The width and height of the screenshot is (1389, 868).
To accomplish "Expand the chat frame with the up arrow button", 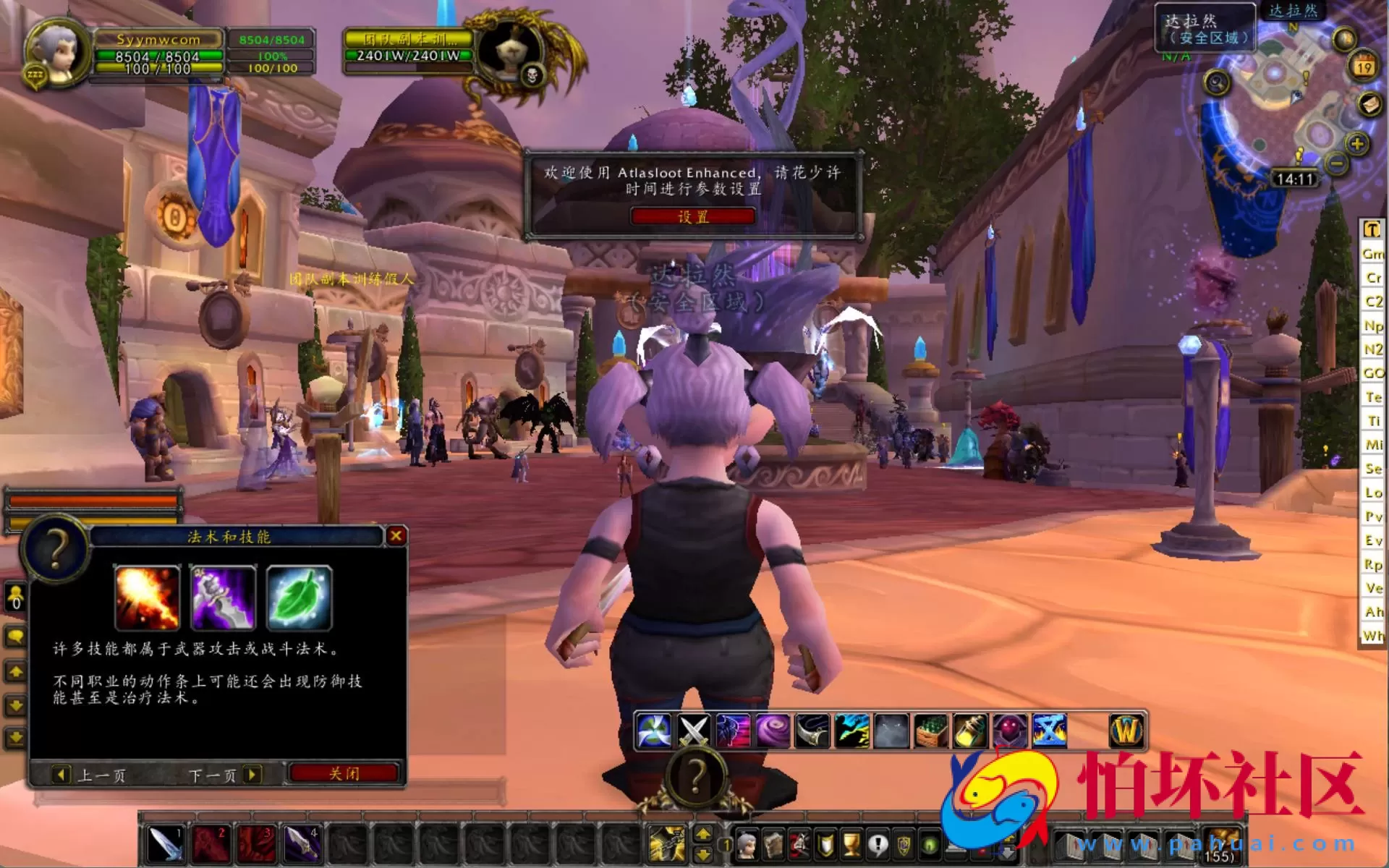I will tap(16, 671).
